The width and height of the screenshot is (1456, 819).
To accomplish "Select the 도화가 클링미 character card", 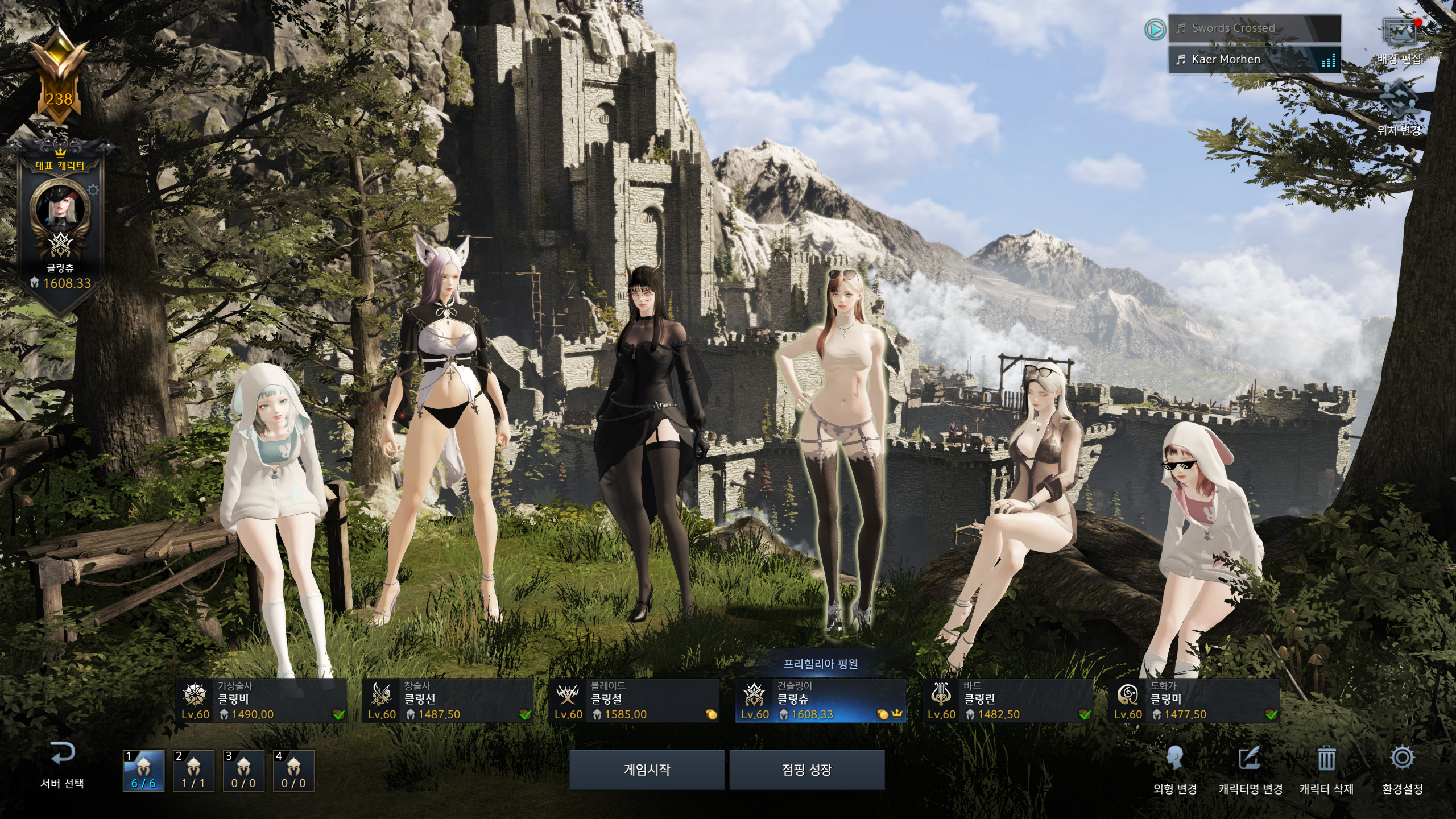I will (x=1194, y=701).
